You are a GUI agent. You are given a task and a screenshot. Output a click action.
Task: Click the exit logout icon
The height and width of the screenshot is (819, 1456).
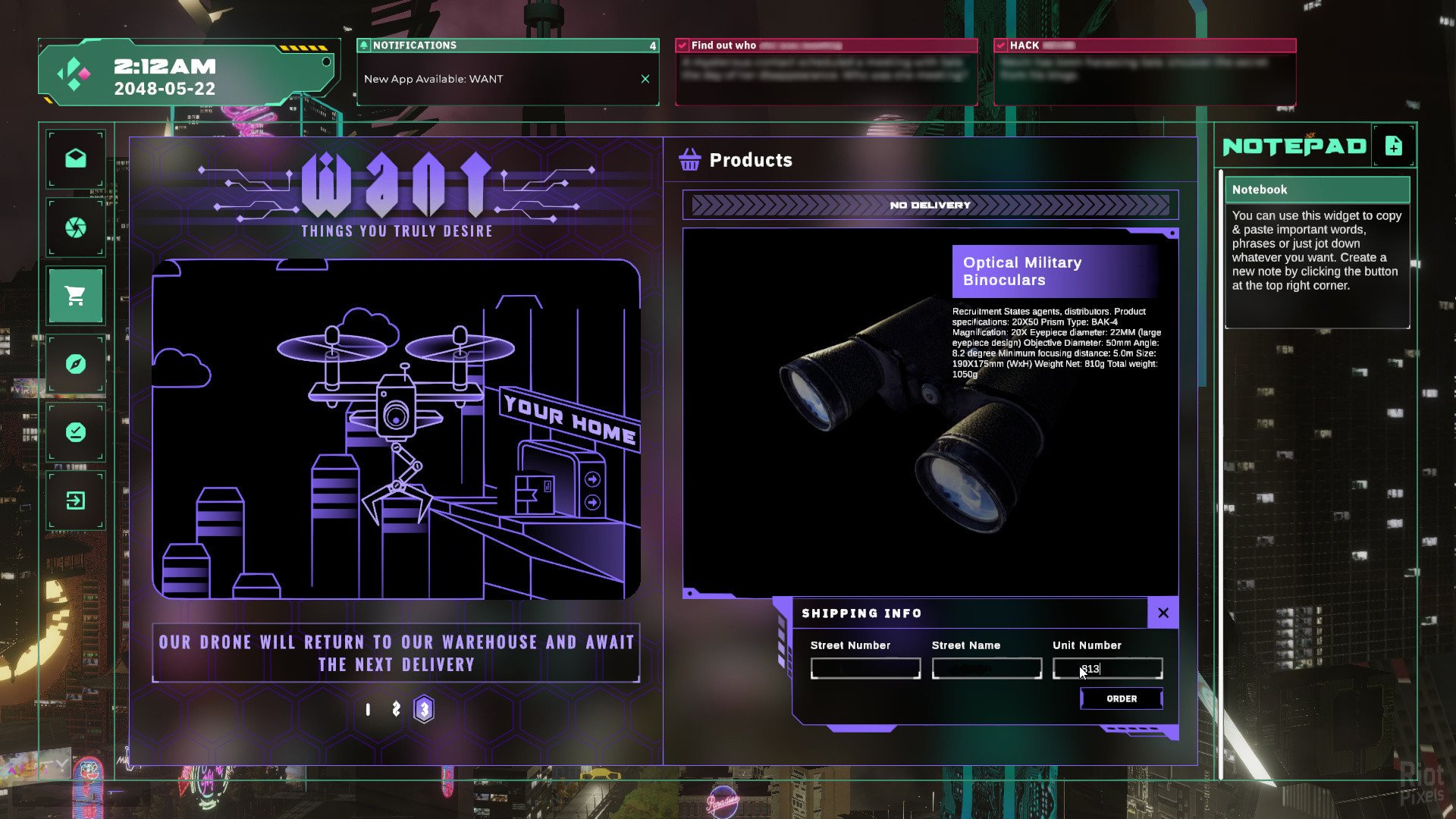coord(75,500)
